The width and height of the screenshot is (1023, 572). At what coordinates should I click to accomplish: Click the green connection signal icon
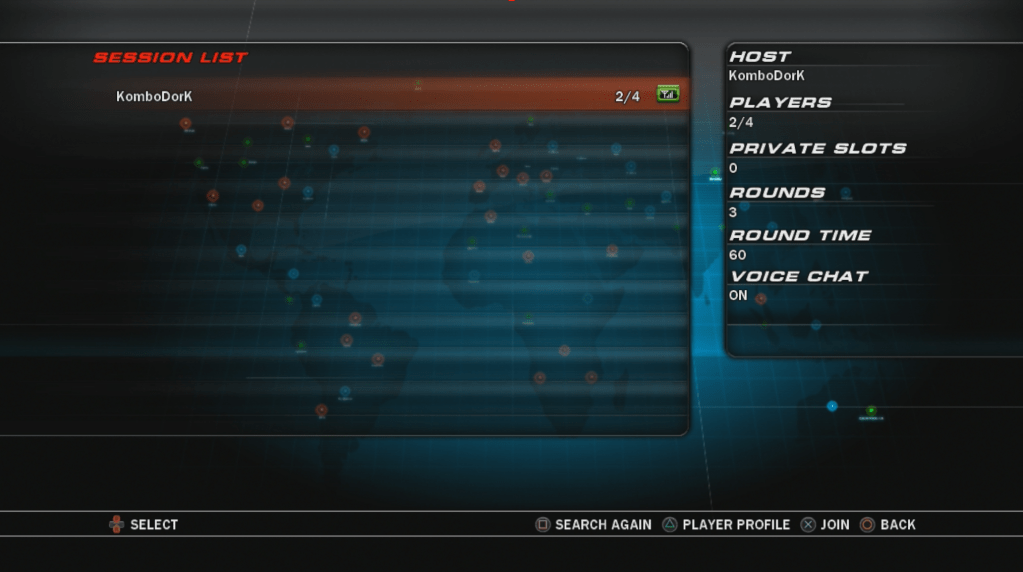coord(667,95)
